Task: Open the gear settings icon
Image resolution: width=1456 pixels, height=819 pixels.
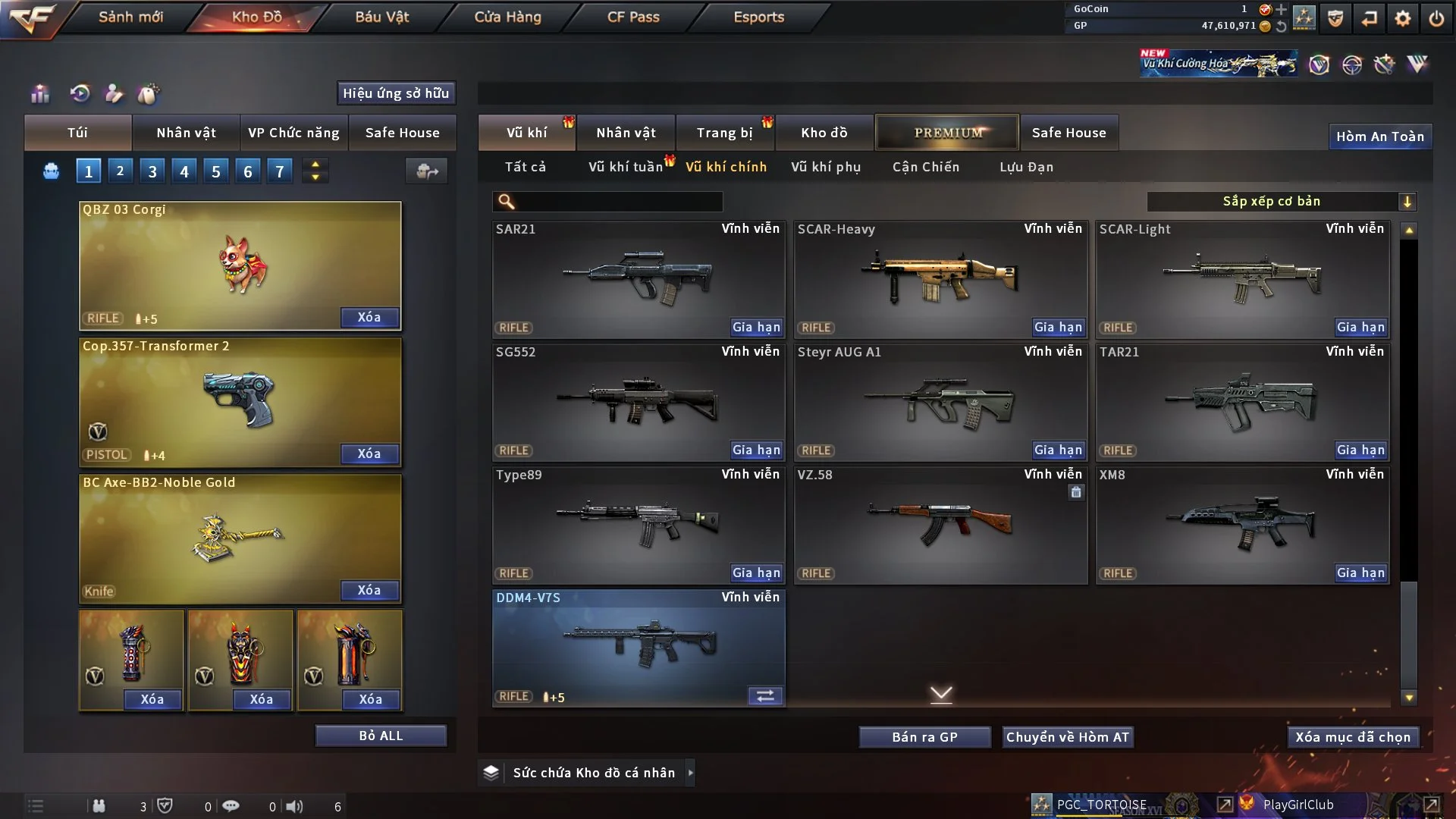Action: click(1403, 18)
